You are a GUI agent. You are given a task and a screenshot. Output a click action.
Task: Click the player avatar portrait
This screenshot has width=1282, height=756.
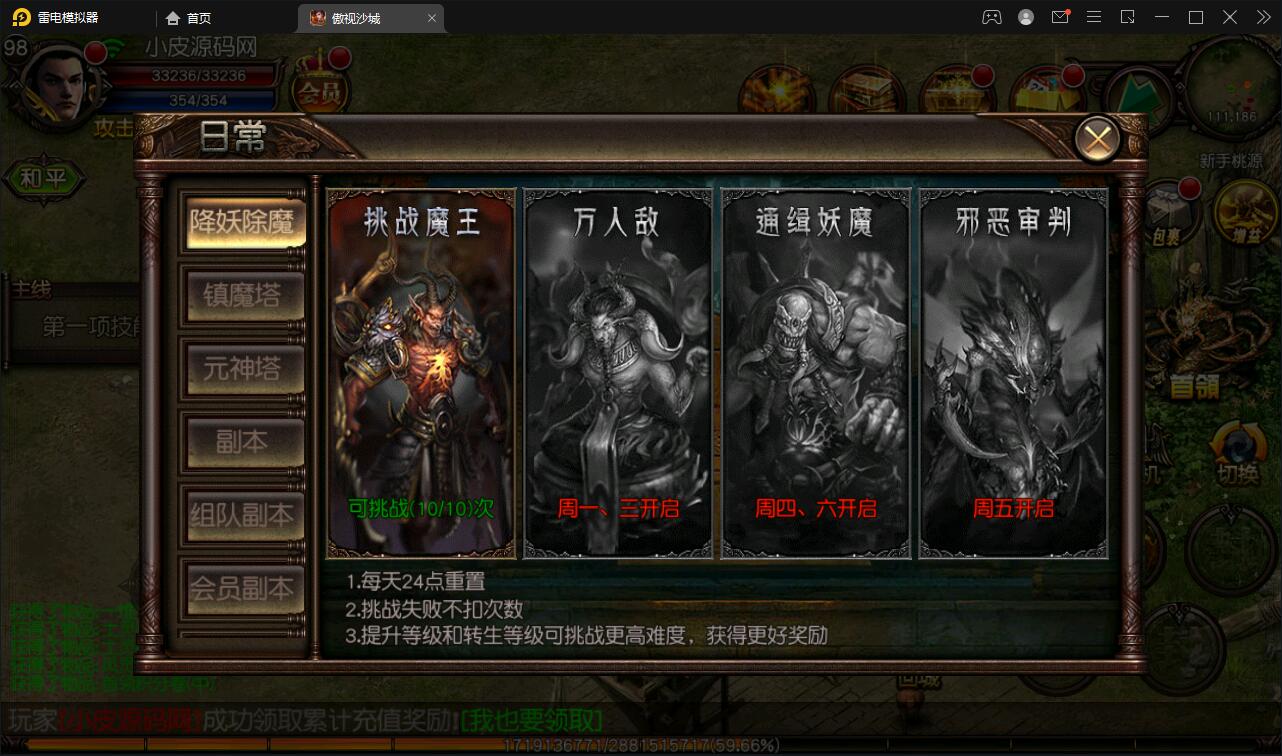[58, 85]
